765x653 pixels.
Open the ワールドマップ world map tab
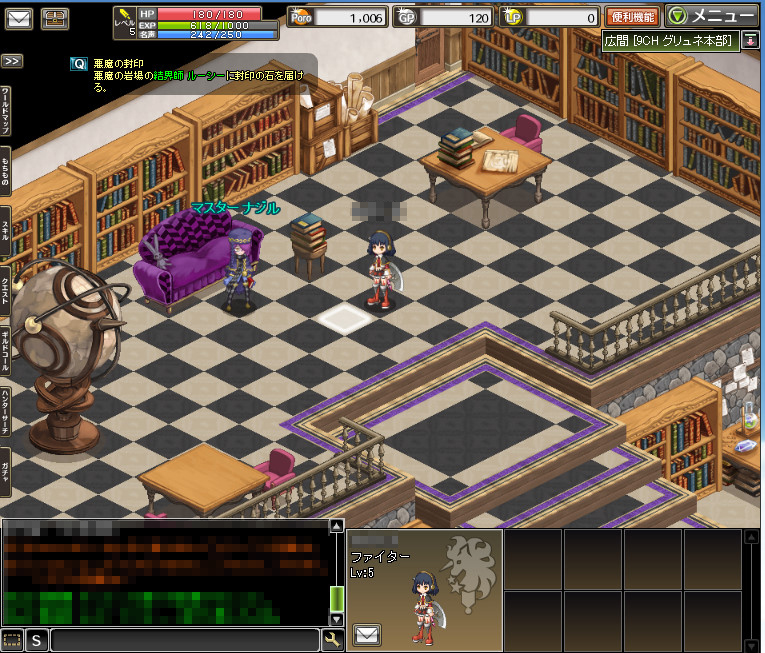pyautogui.click(x=6, y=113)
